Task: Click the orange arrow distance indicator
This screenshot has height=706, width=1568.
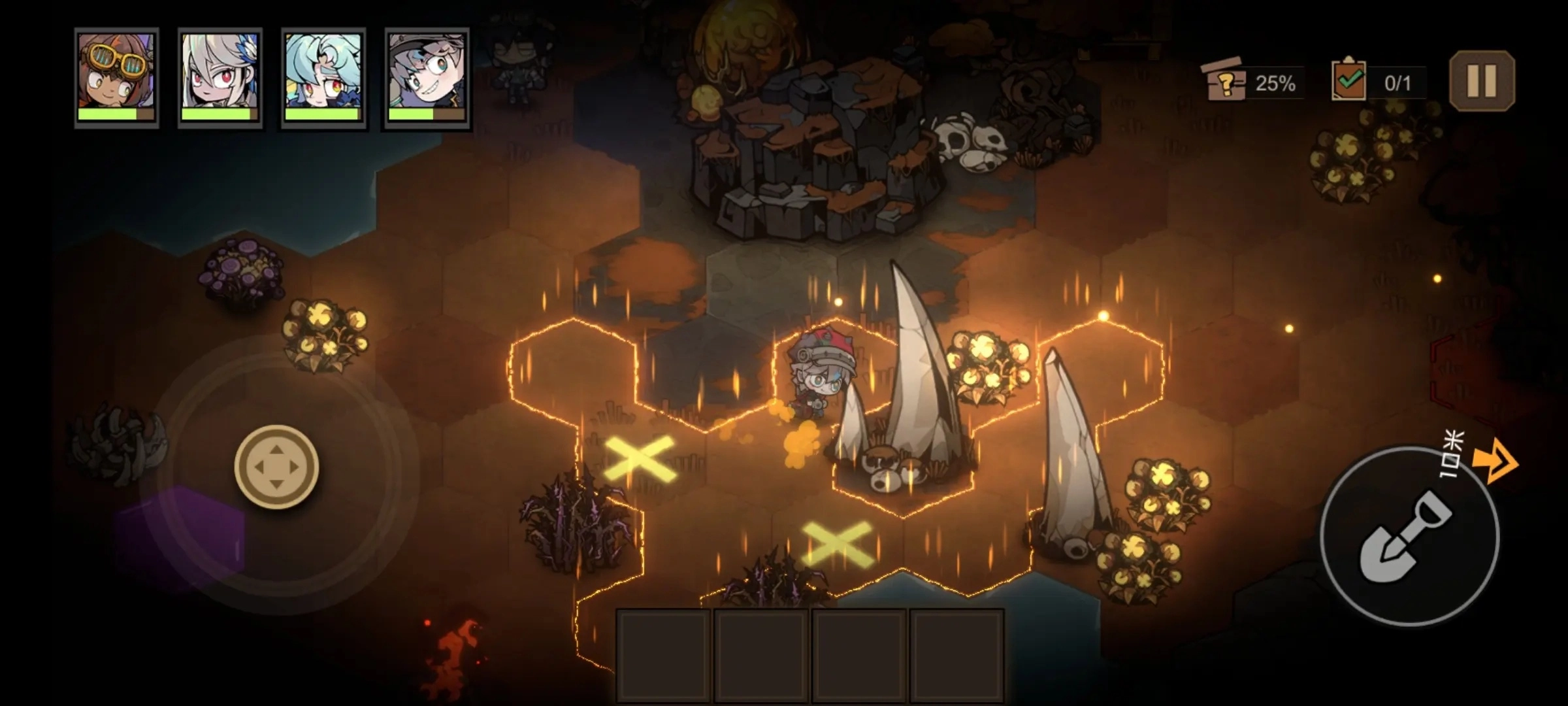Action: click(1496, 462)
